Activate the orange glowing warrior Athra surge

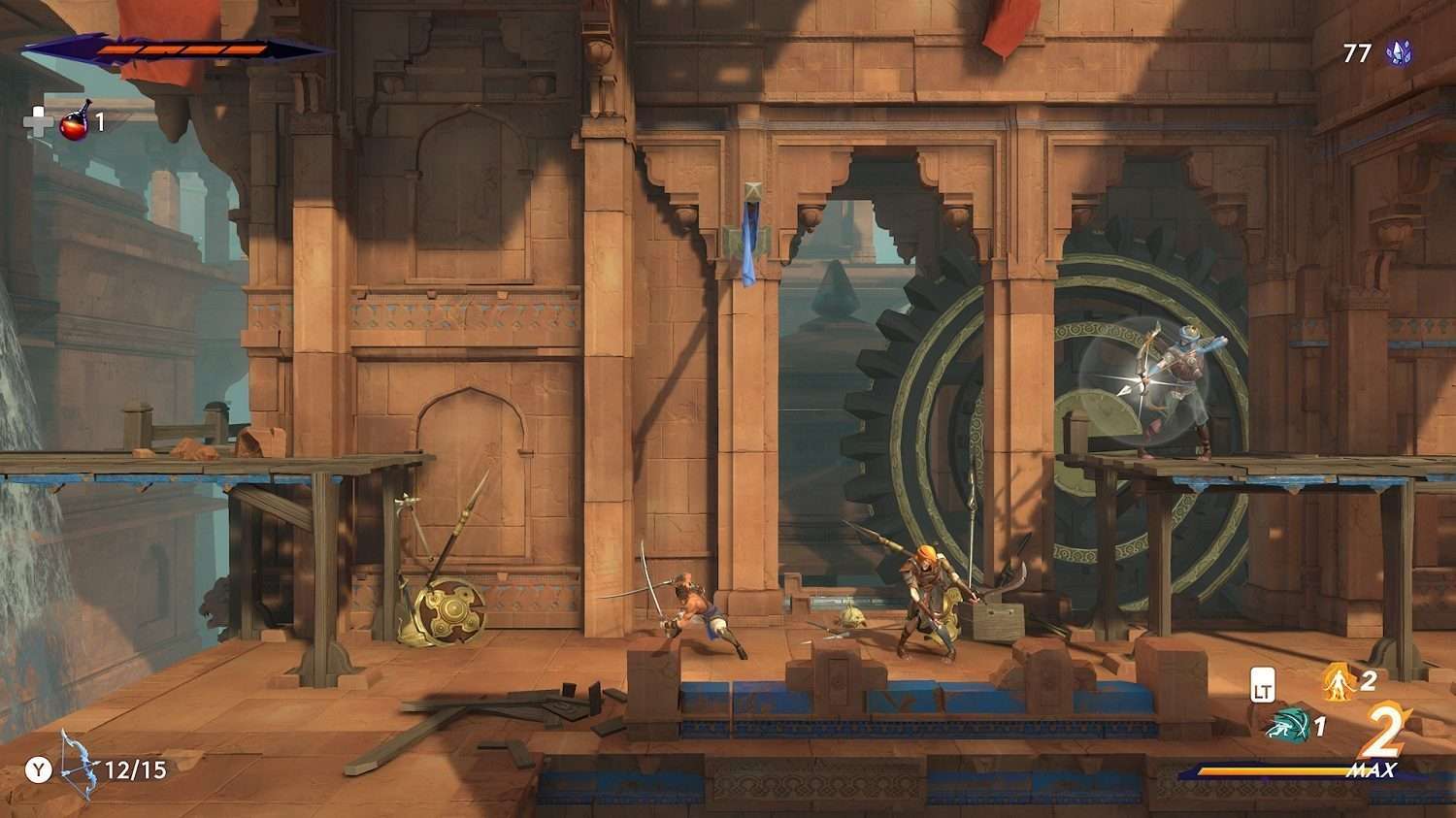(x=1340, y=682)
